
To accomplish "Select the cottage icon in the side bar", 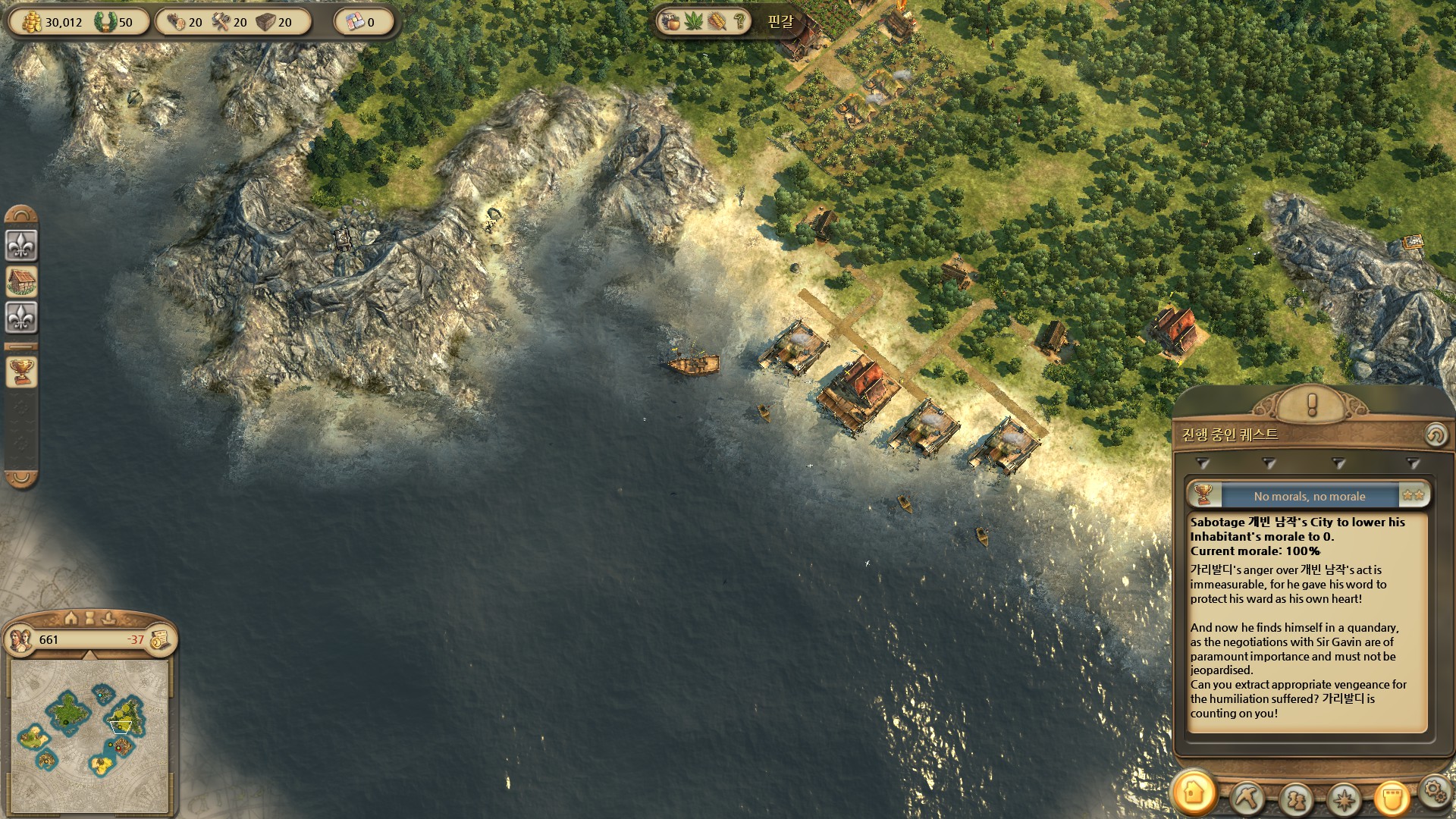I will tap(21, 281).
